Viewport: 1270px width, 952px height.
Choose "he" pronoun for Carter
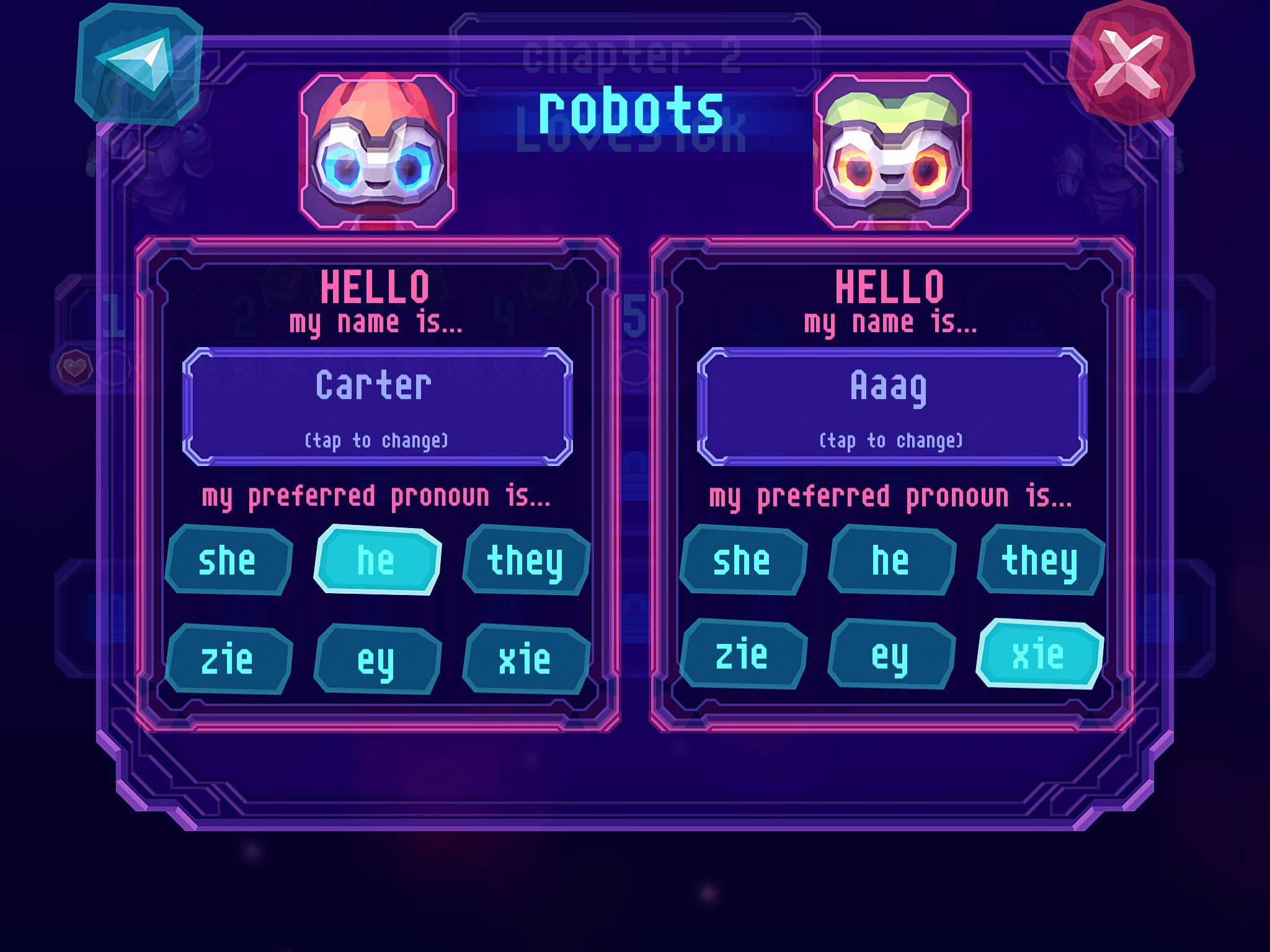[377, 560]
